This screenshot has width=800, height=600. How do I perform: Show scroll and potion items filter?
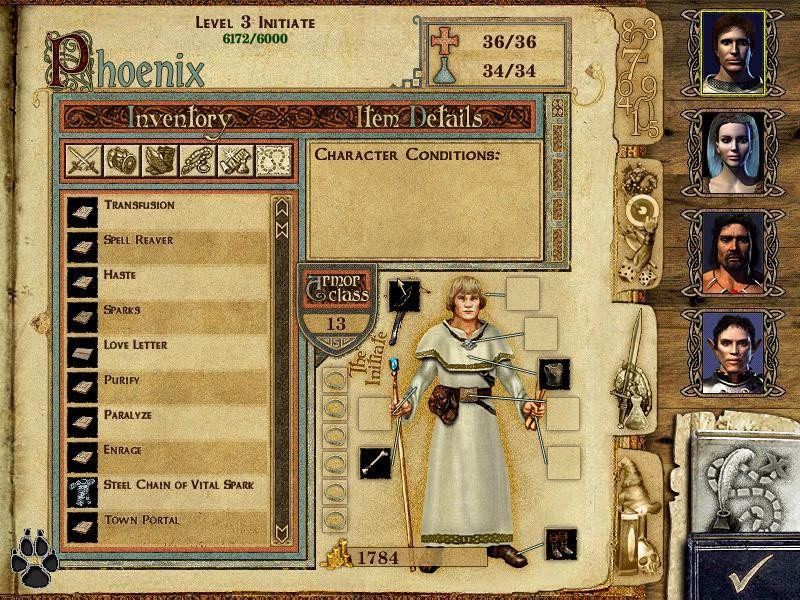(x=235, y=161)
